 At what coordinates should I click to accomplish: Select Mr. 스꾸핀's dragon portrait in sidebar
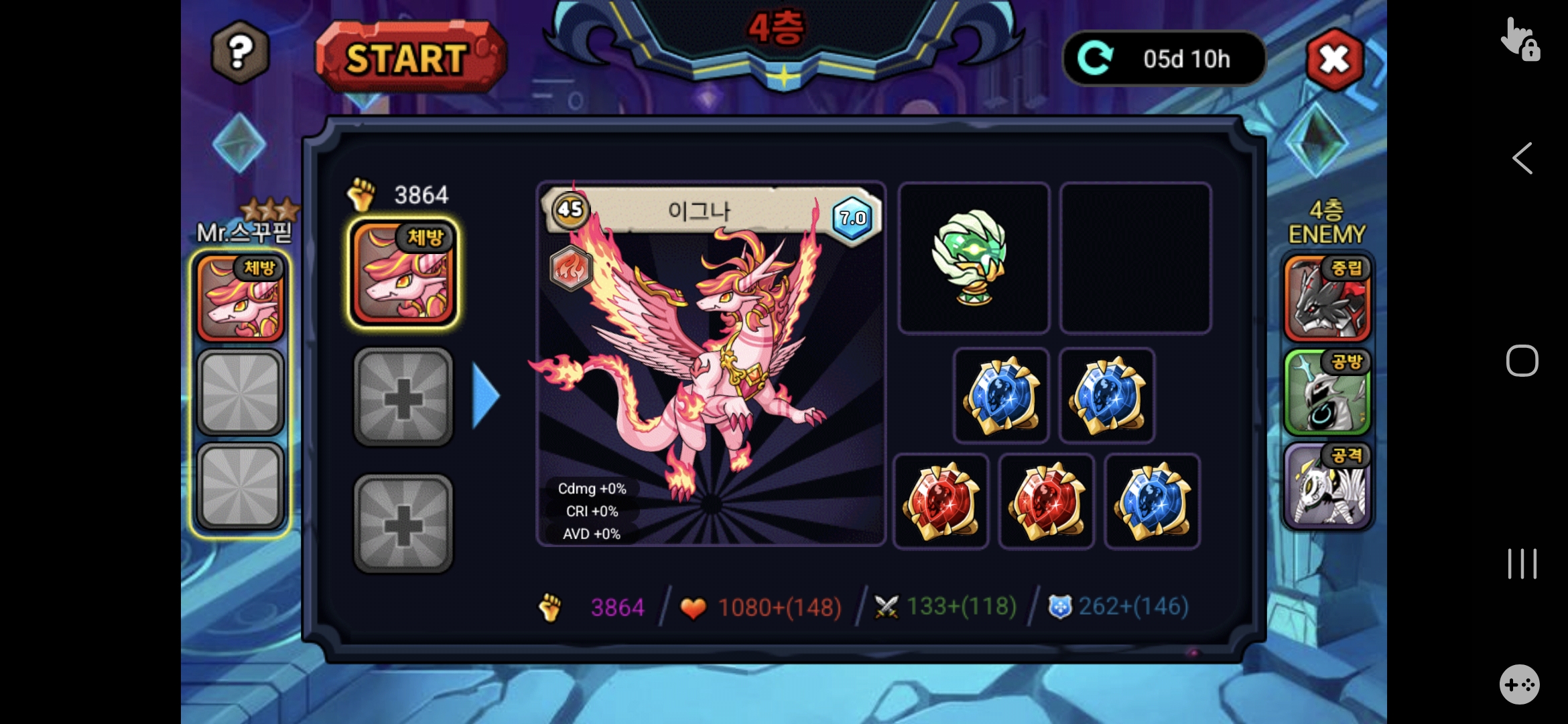coord(241,299)
